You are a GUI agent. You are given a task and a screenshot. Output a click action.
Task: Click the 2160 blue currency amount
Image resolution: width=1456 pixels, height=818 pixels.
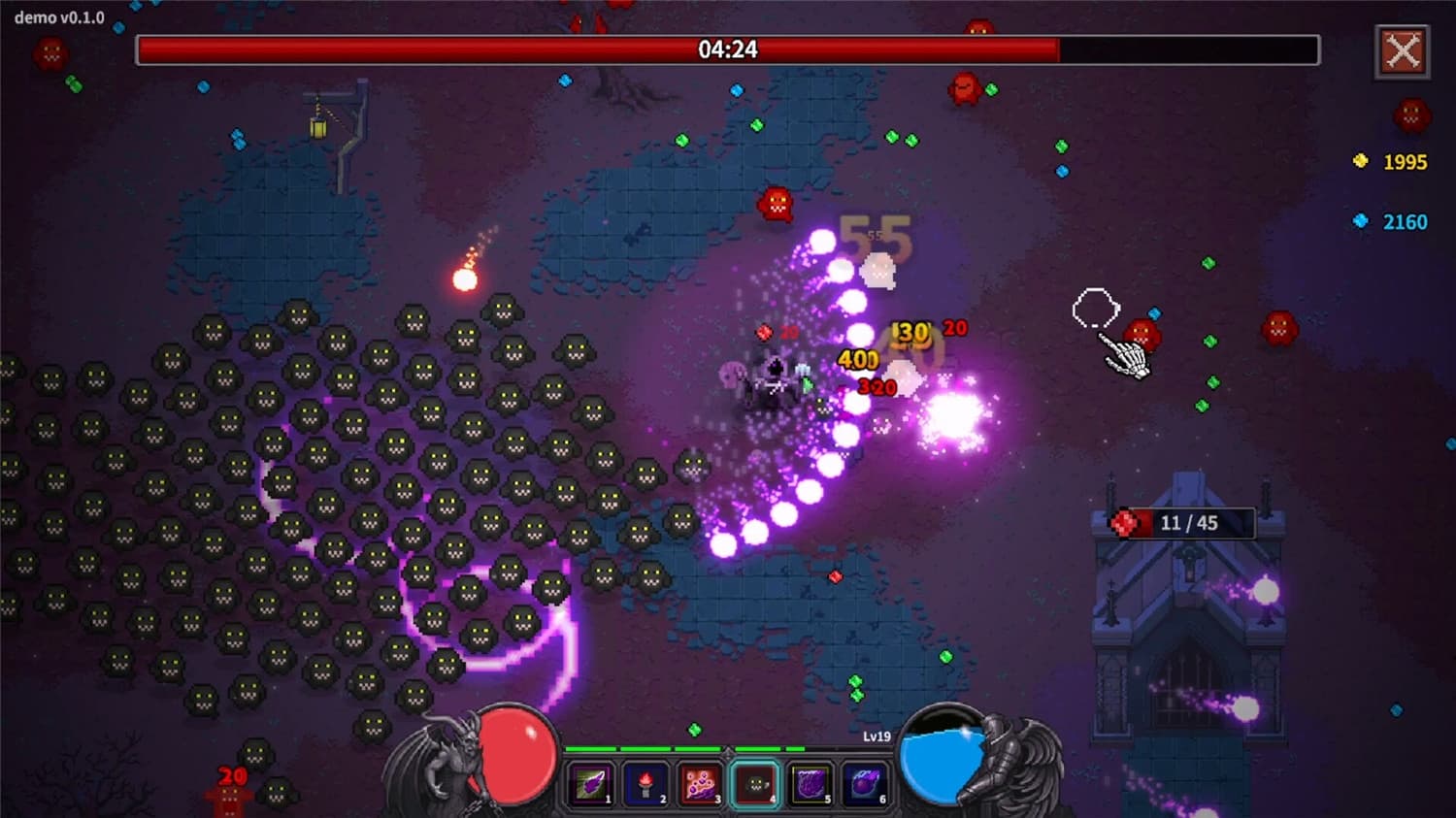(x=1404, y=221)
